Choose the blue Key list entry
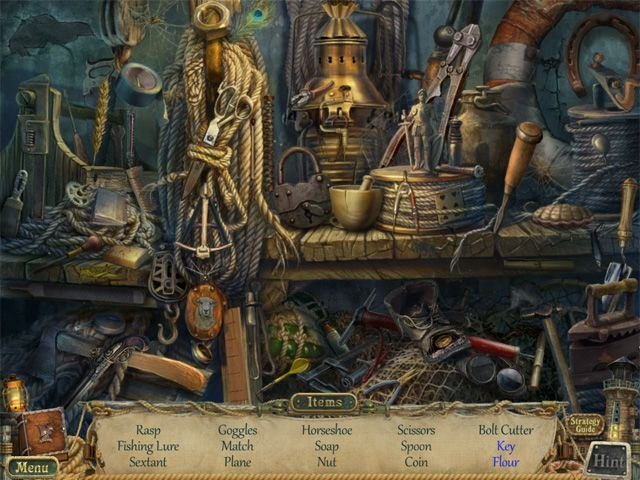Image resolution: width=640 pixels, height=480 pixels. pos(506,446)
